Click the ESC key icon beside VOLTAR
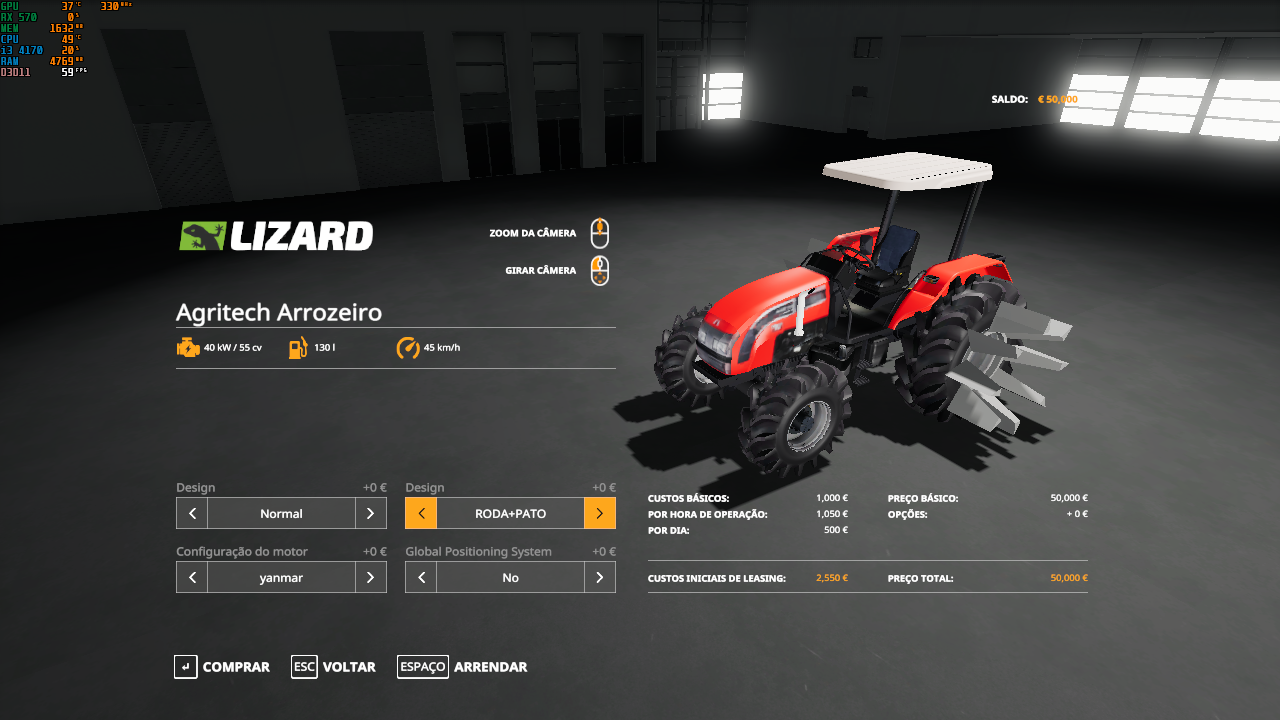Viewport: 1280px width, 720px height. pos(303,667)
